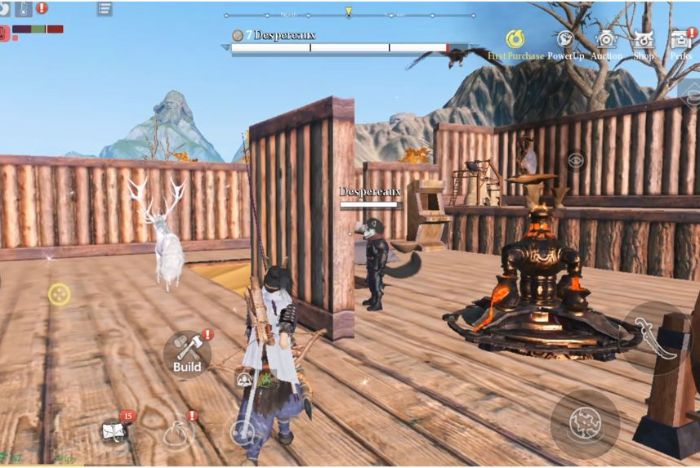Tap the red exclamation alert icon
Screen dimensions: 700x468
pos(42,8)
